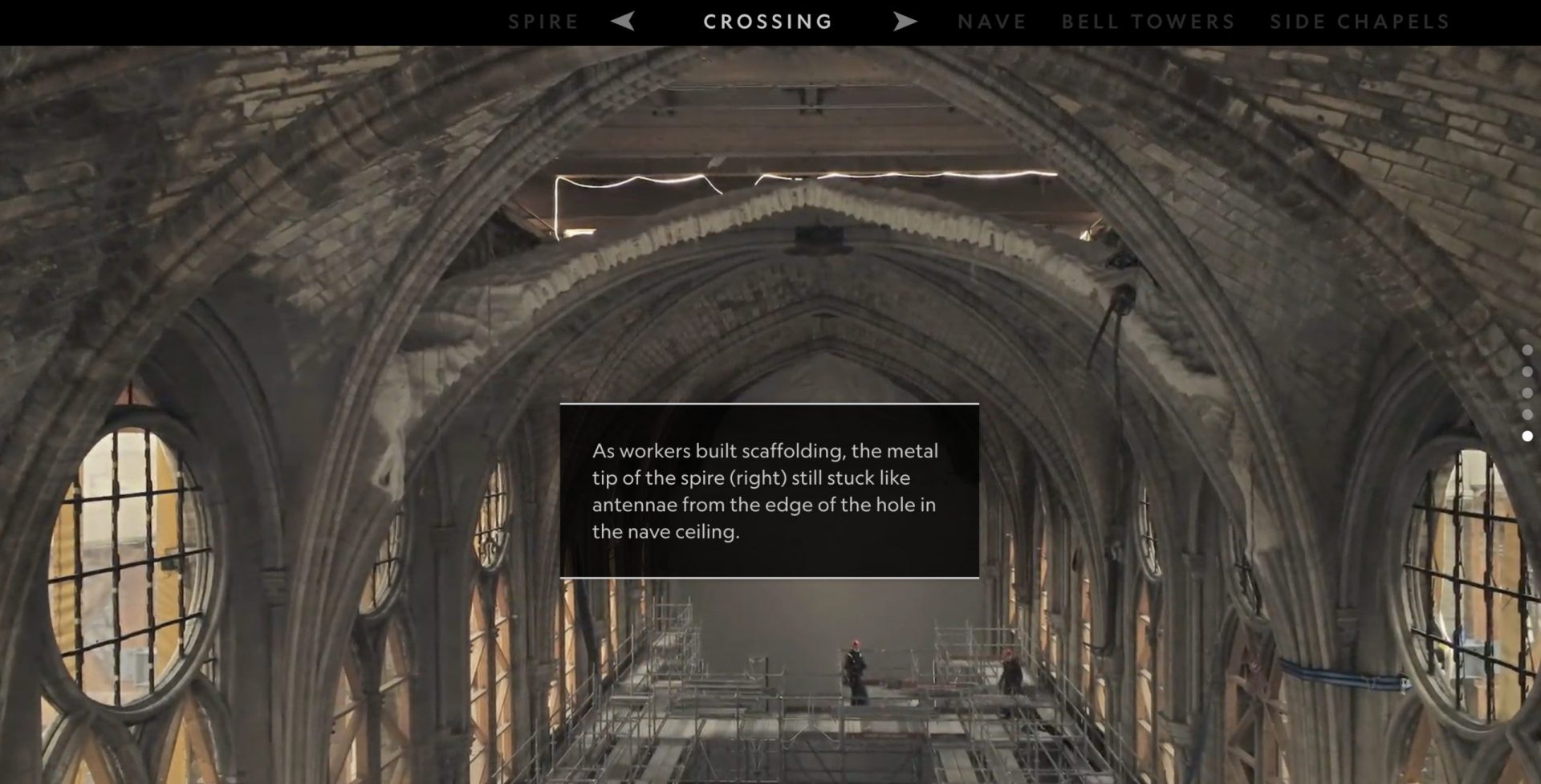The image size is (1541, 784).
Task: Open the NAVE section
Action: 991,22
